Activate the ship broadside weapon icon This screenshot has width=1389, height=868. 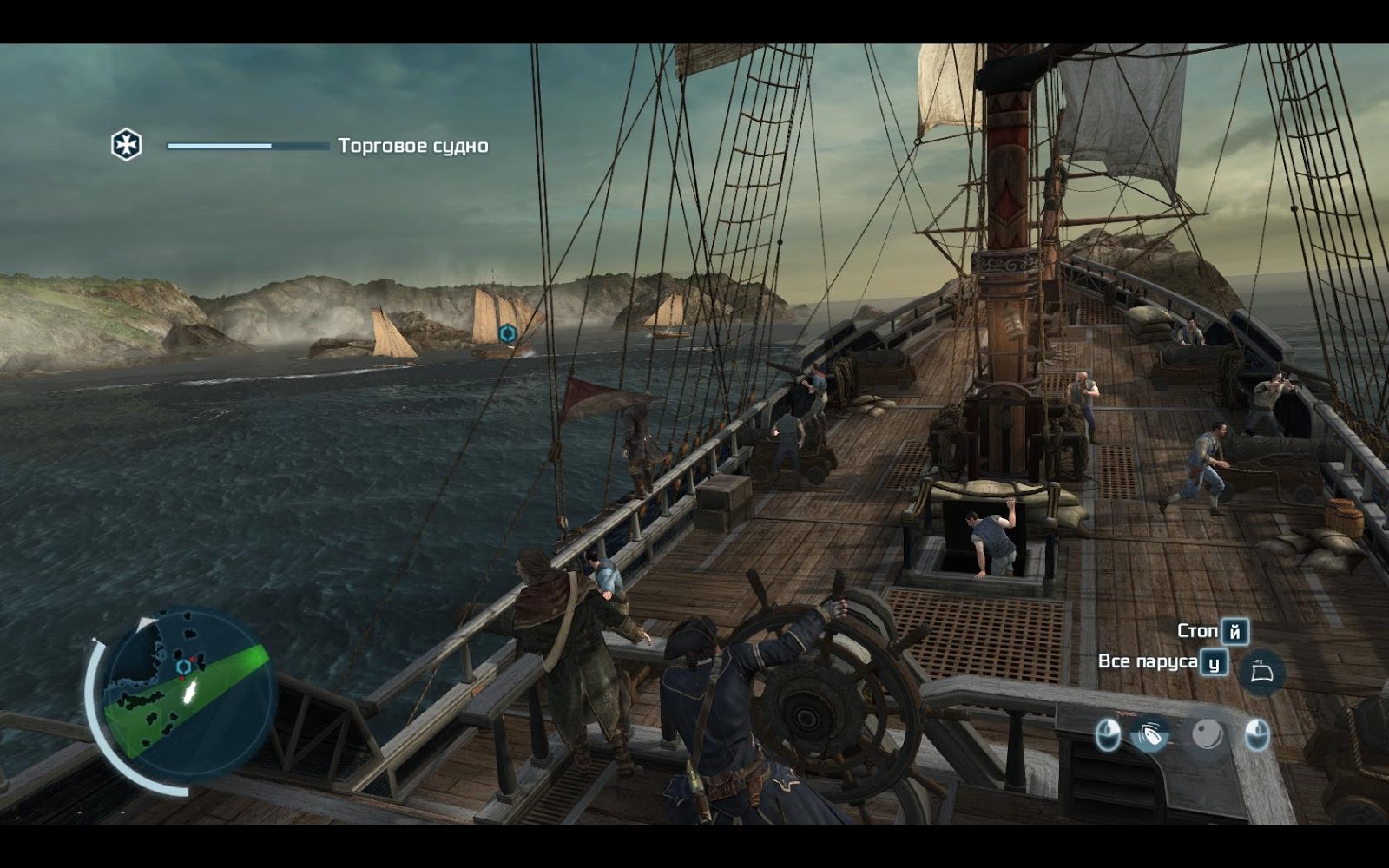(1151, 736)
